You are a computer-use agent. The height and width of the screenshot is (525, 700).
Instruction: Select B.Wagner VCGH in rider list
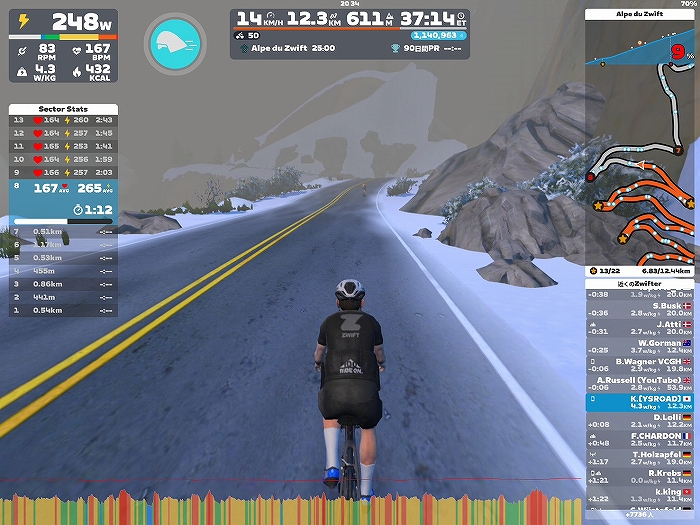640,365
